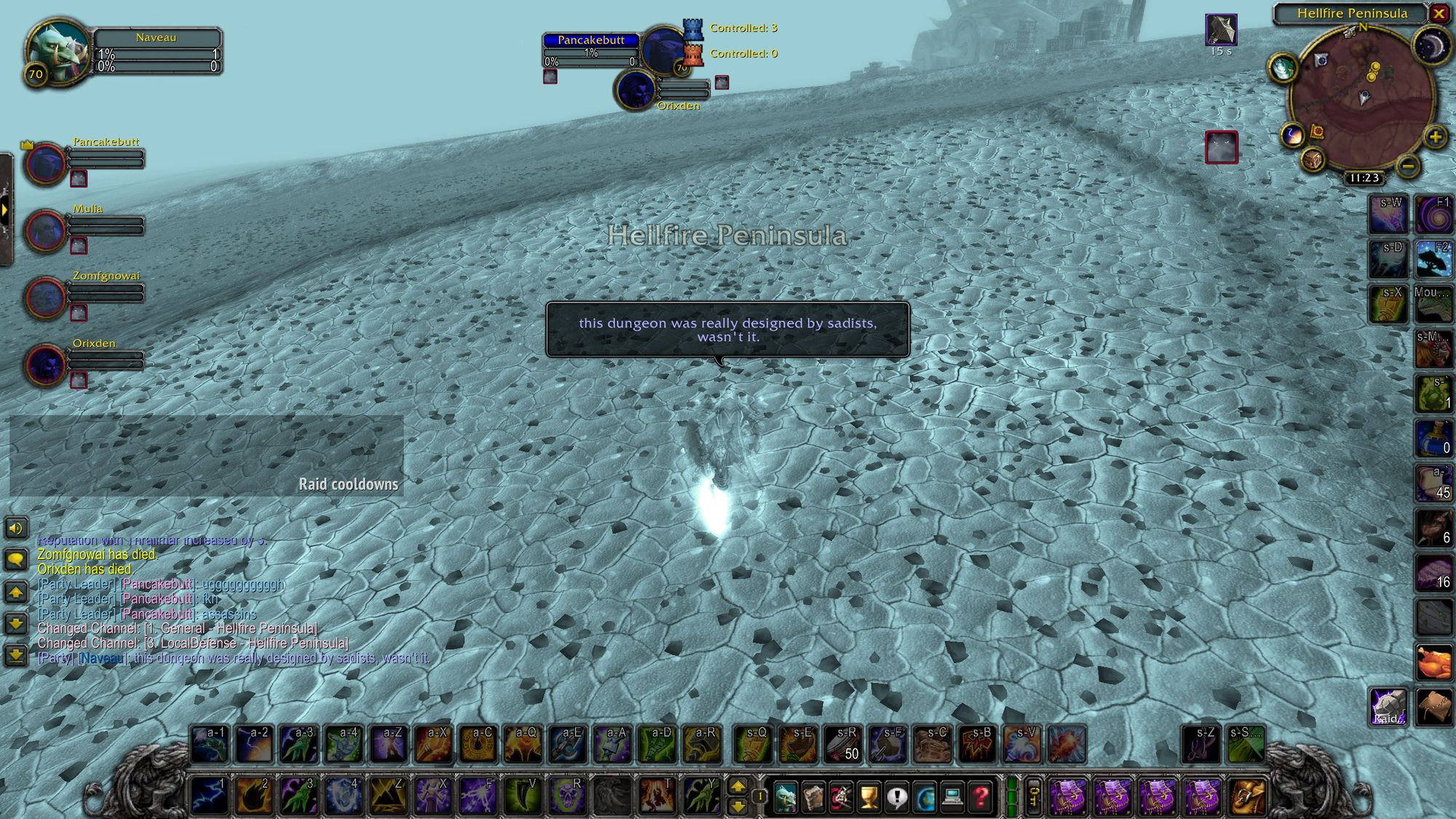This screenshot has height=819, width=1456.
Task: Toggle the chat voice speaker button
Action: point(16,528)
